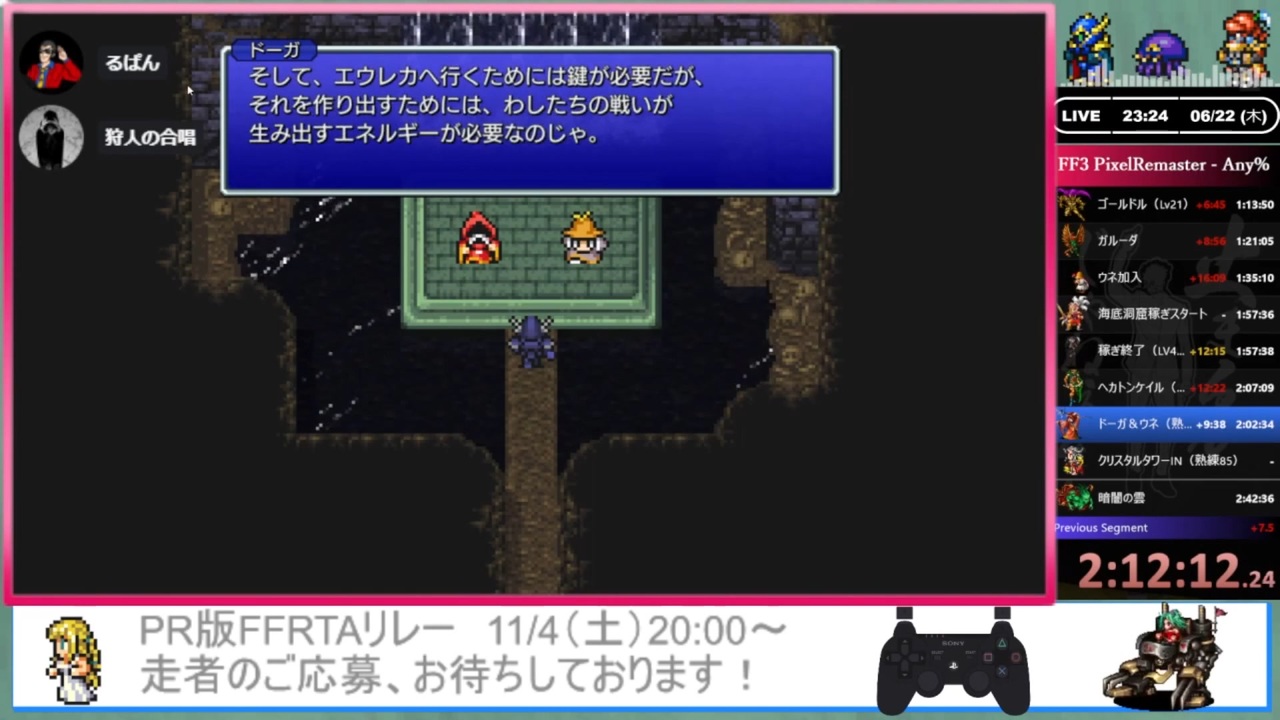Expand the truncated 稼ぎ終了（LV4... split label
1280x720 pixels.
(1140, 350)
